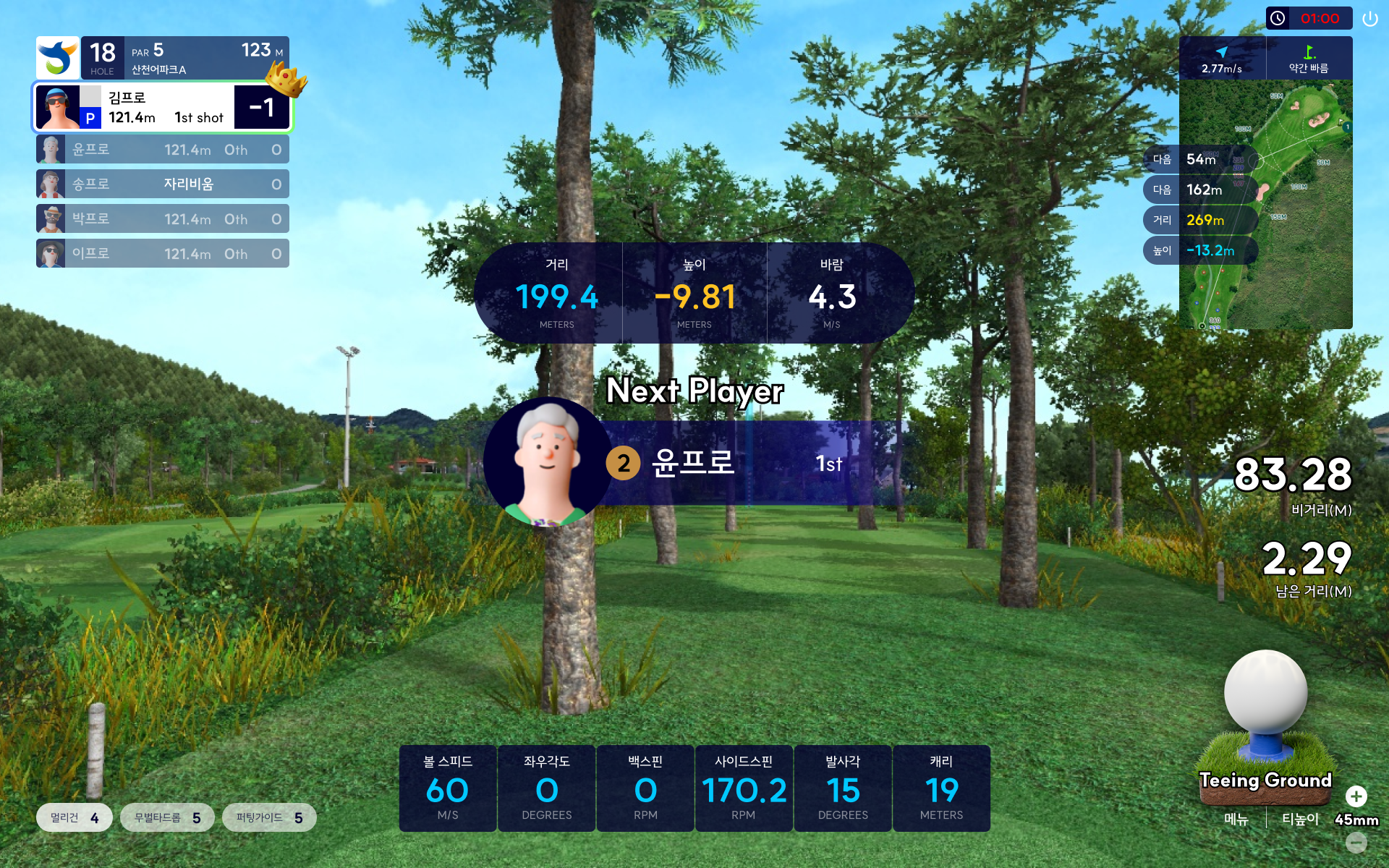Click the 이프로 player row

point(163,253)
